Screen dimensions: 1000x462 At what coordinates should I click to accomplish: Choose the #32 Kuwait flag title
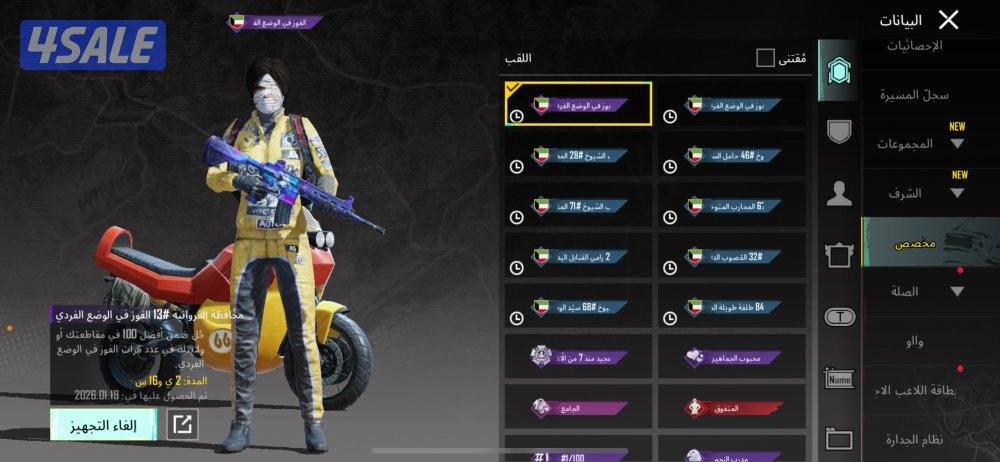pos(732,257)
